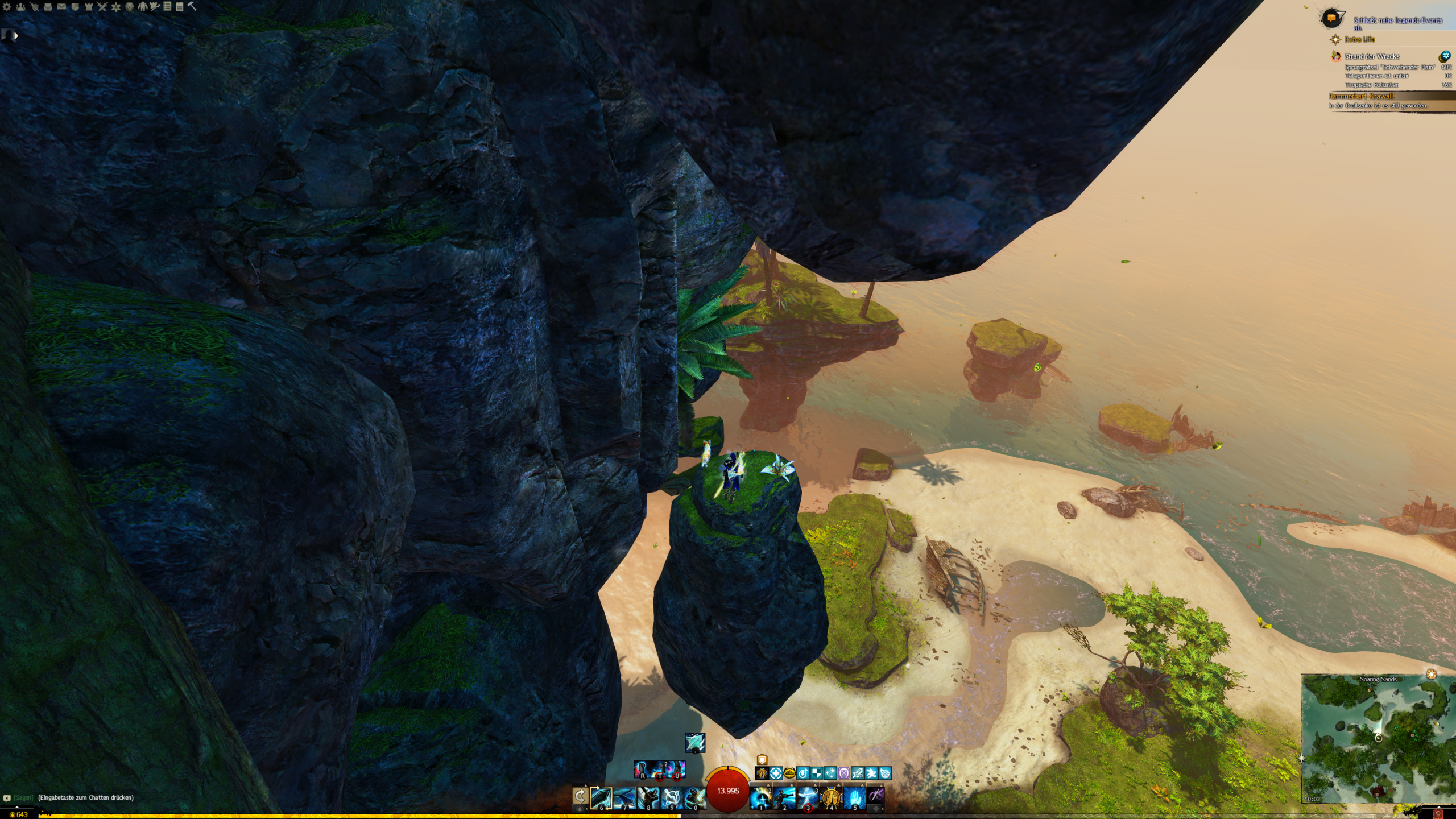Open mail via the envelope icon
This screenshot has height=819, width=1456.
point(61,7)
